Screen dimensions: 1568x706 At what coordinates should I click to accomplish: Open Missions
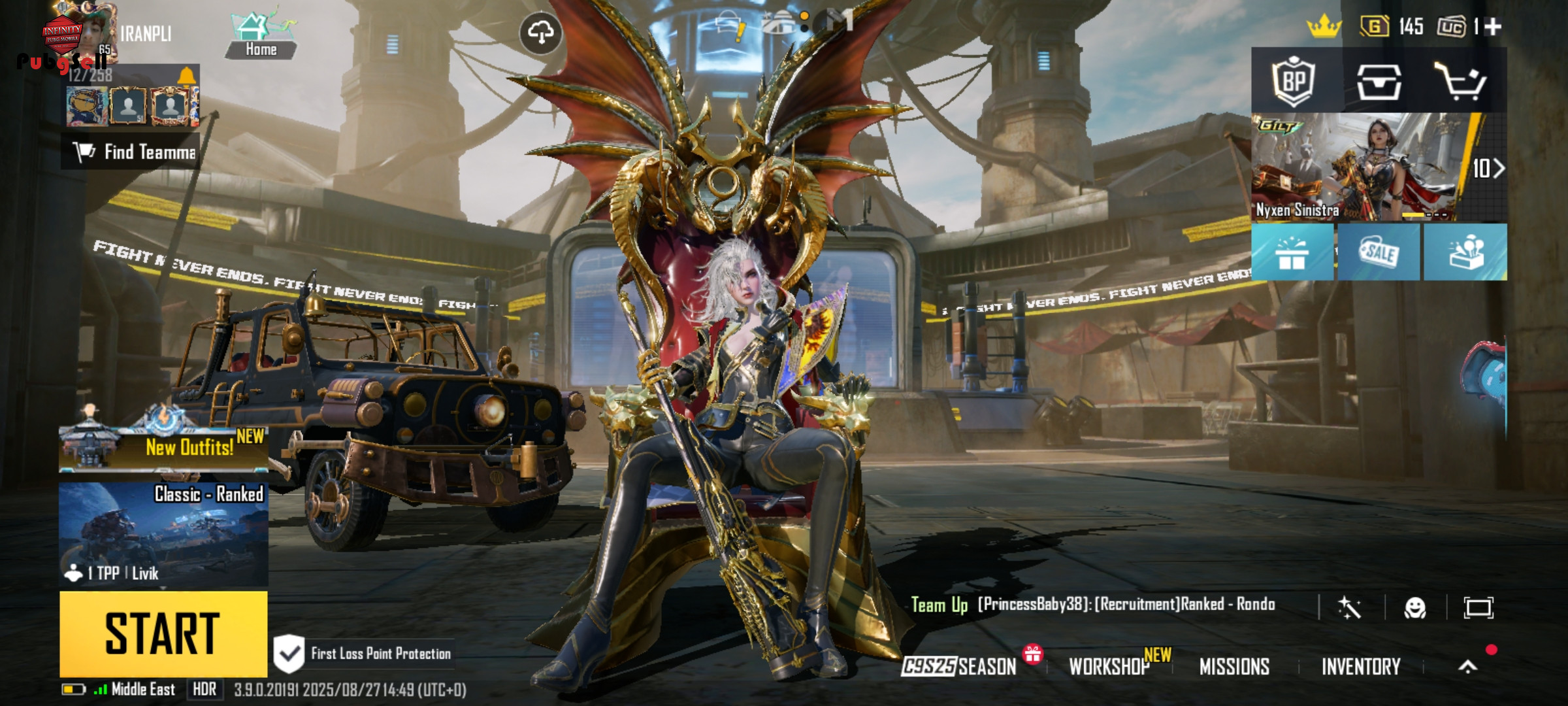[x=1234, y=666]
